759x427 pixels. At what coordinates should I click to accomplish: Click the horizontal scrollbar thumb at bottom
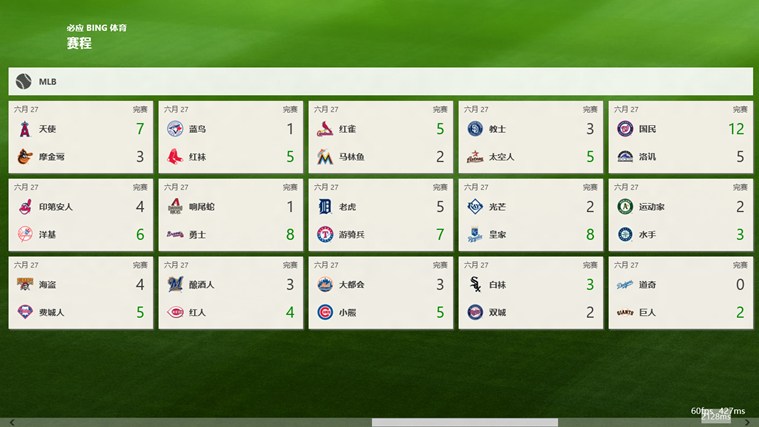(x=465, y=422)
